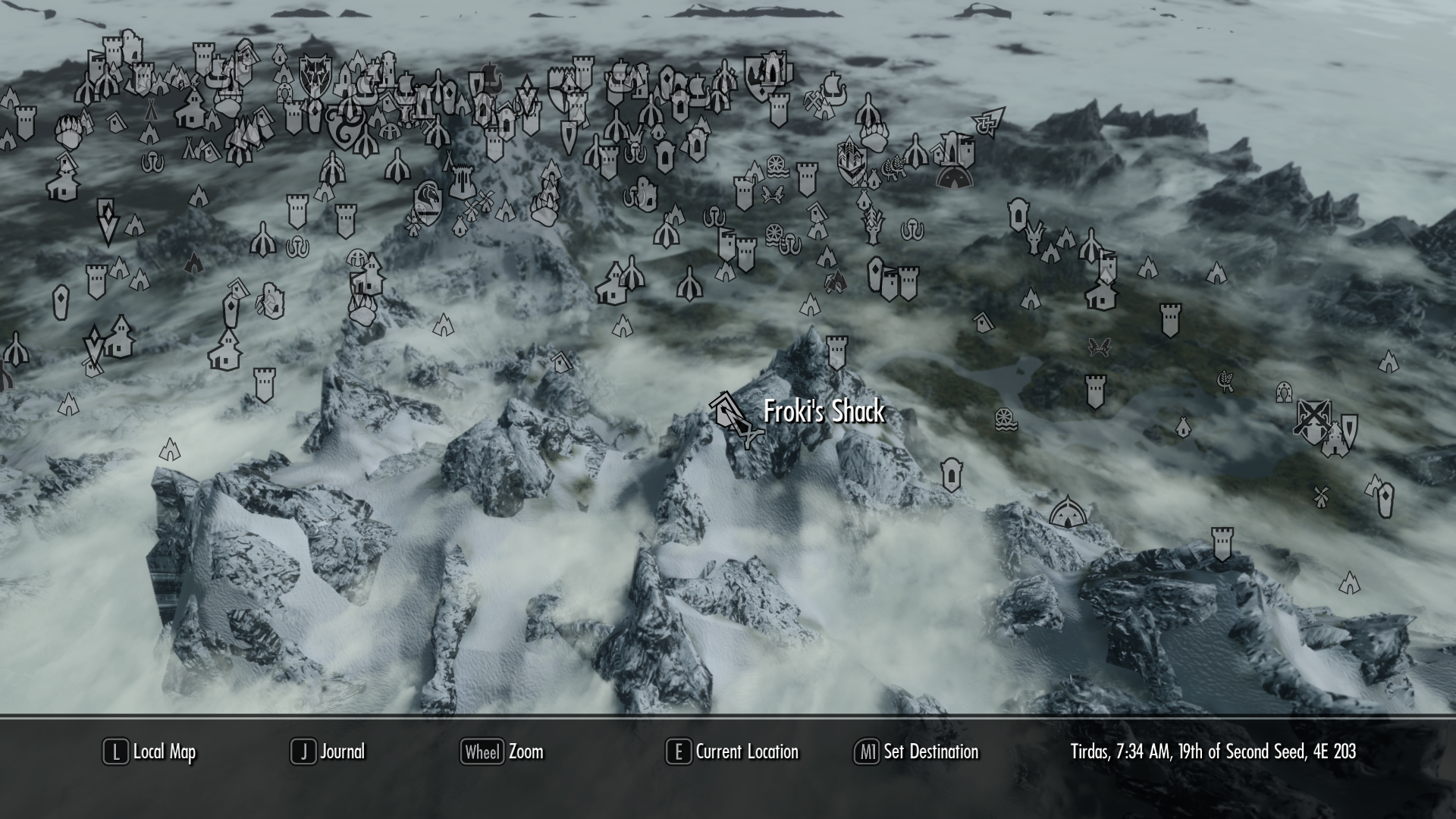
Task: Choose Whiterun's horse head crest marker
Action: (x=428, y=203)
